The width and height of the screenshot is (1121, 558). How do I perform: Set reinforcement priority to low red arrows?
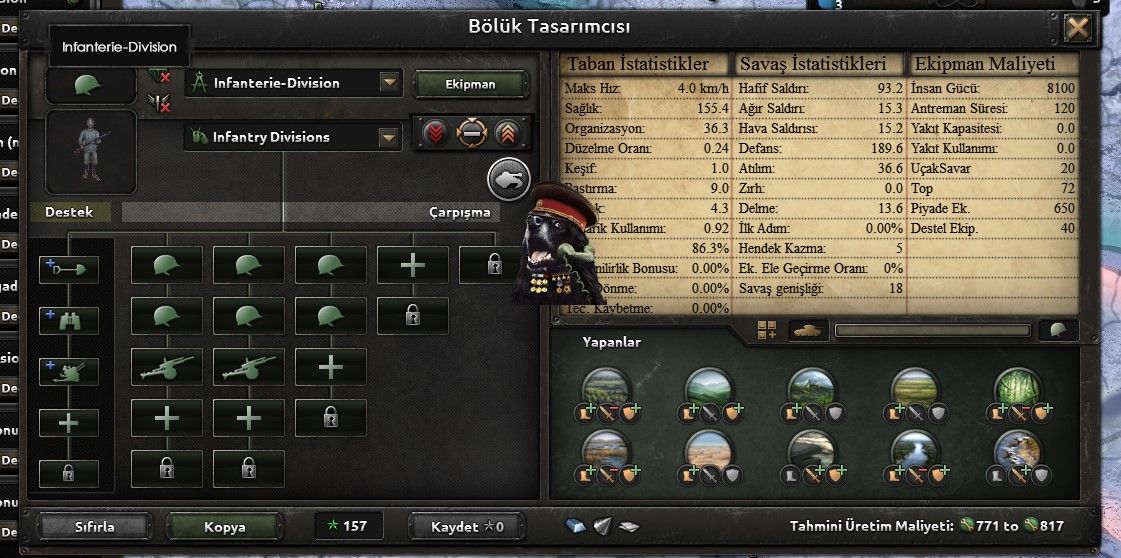(436, 133)
